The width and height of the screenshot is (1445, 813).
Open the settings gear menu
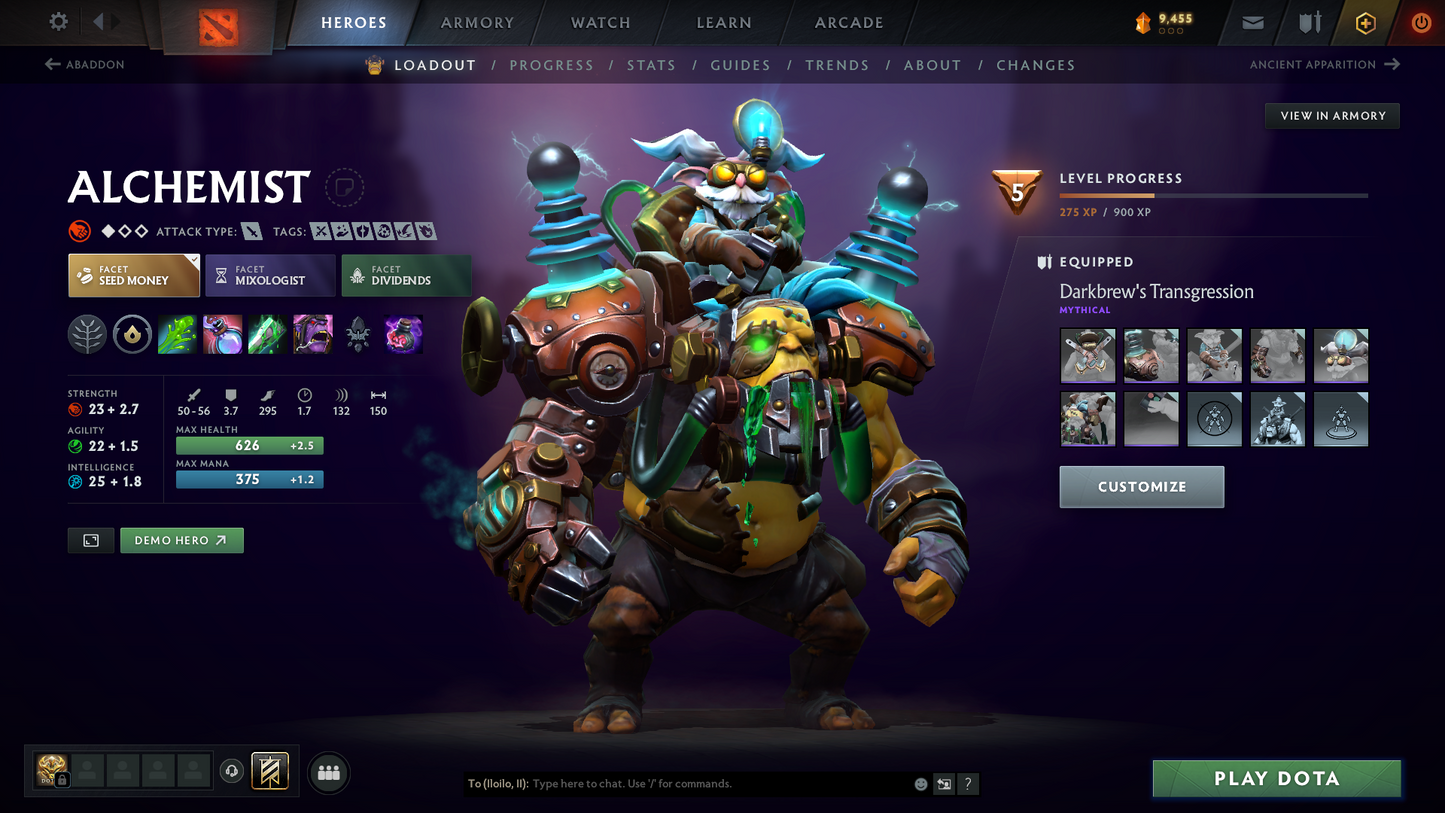[58, 22]
